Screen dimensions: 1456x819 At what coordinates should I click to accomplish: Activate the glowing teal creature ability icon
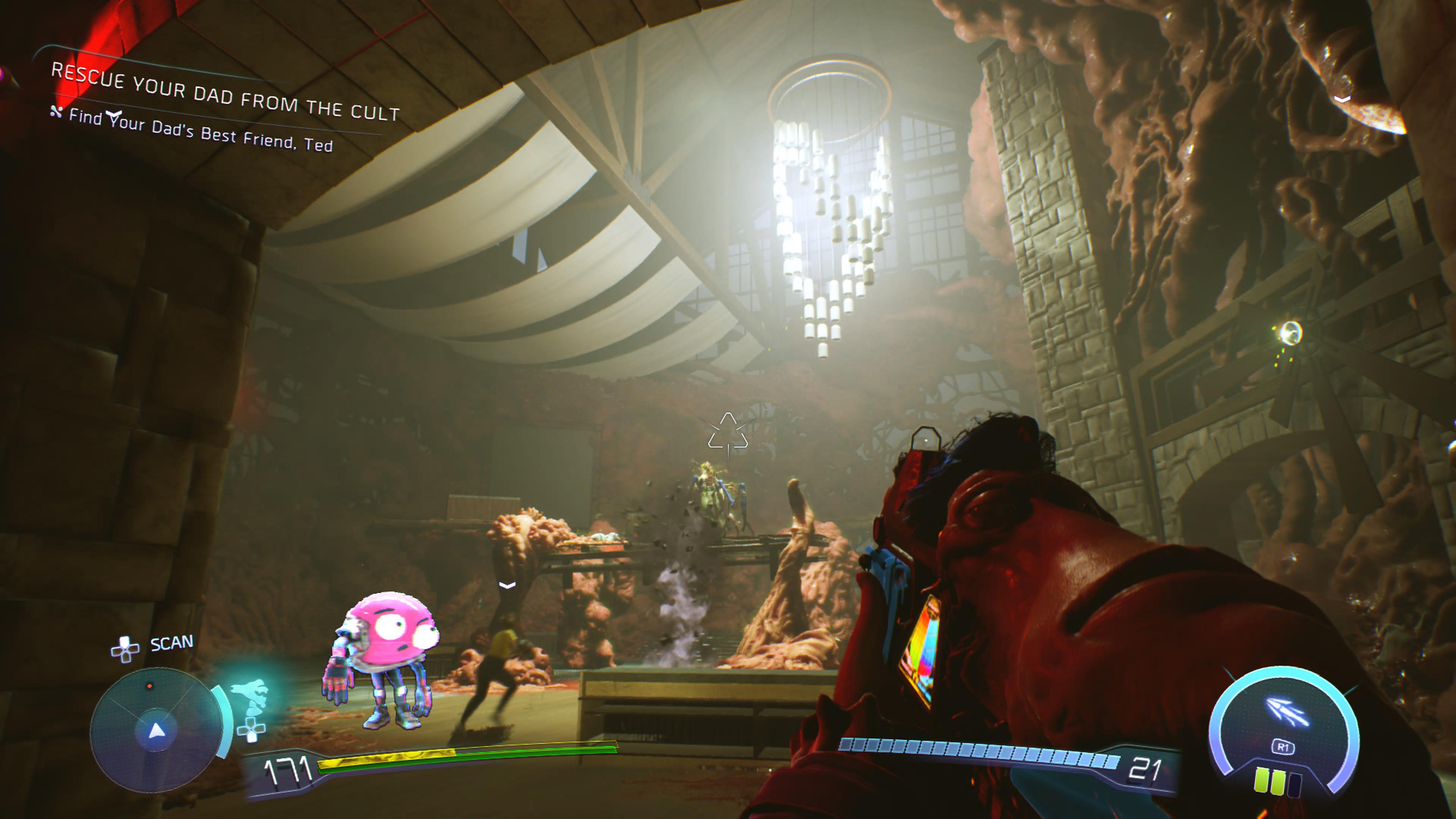click(x=250, y=694)
